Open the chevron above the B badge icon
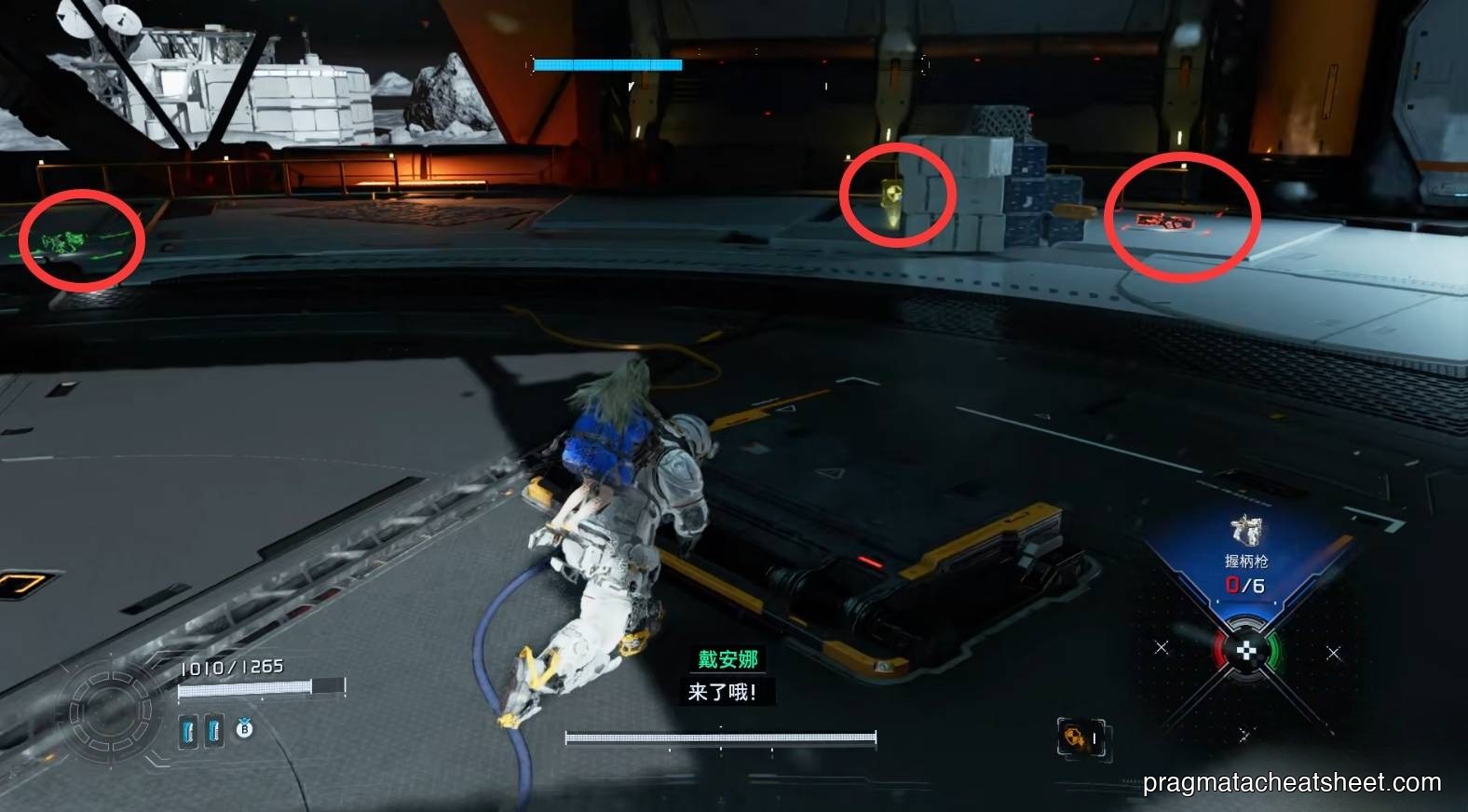This screenshot has width=1468, height=812. (x=244, y=717)
